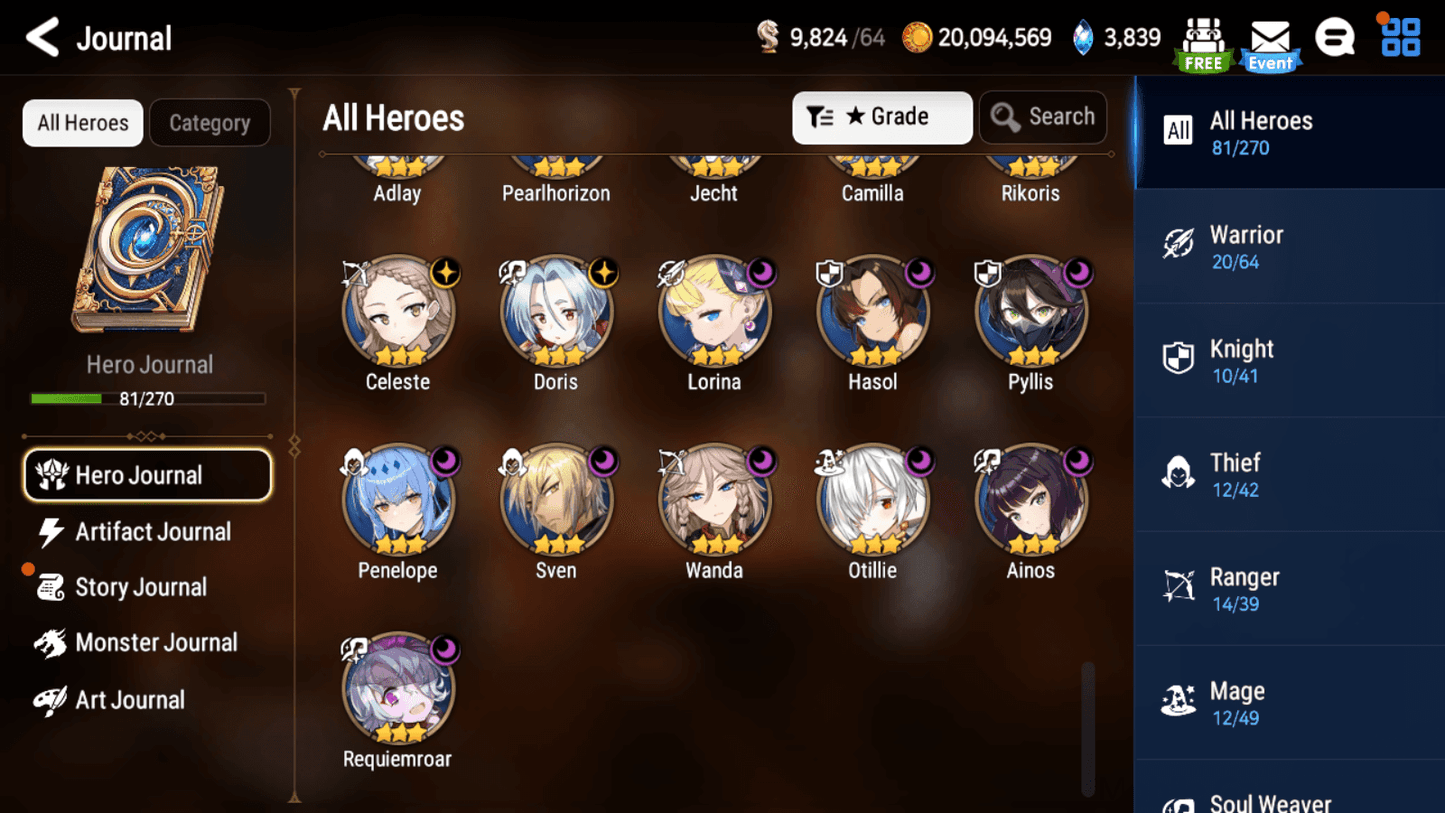Filter heroes by Mage class

1288,703
